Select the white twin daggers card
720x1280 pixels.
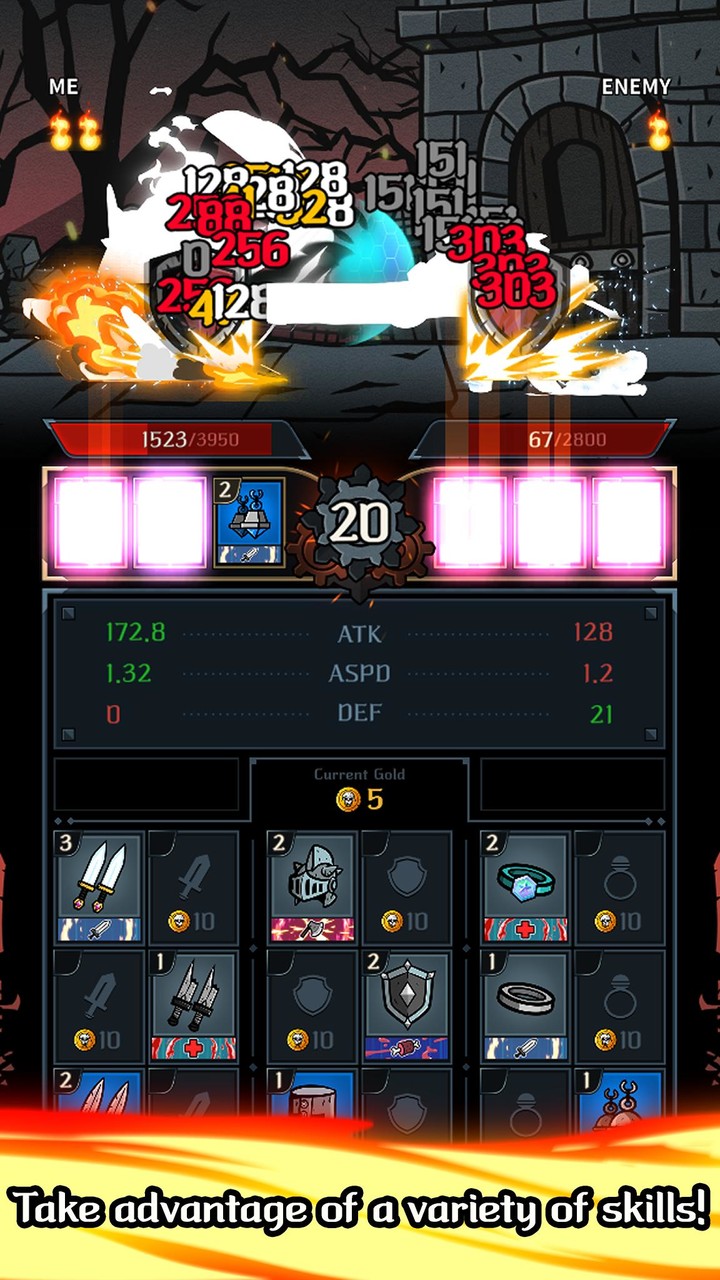pos(98,886)
